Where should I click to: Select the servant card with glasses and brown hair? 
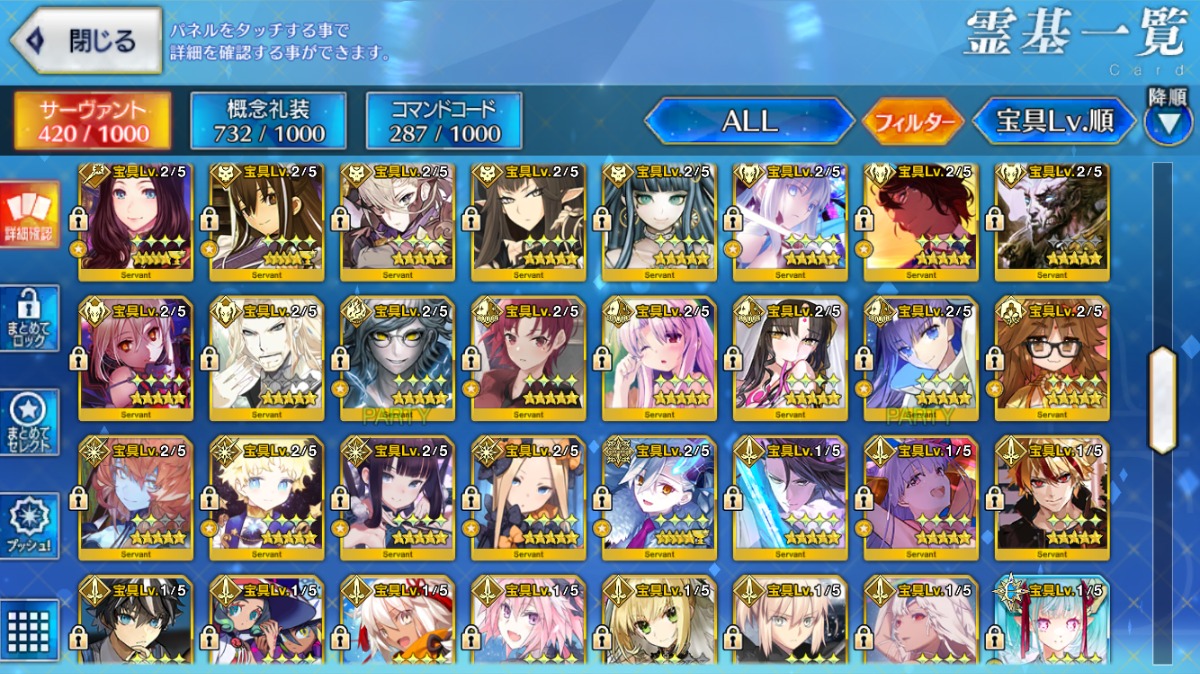1052,358
